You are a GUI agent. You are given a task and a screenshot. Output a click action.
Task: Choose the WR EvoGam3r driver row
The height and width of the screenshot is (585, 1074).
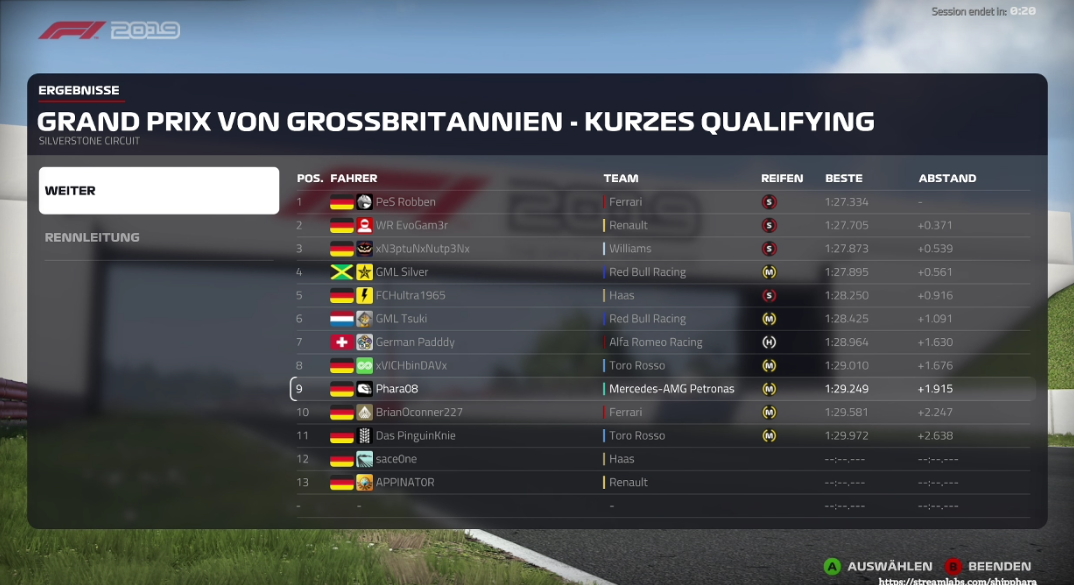411,225
